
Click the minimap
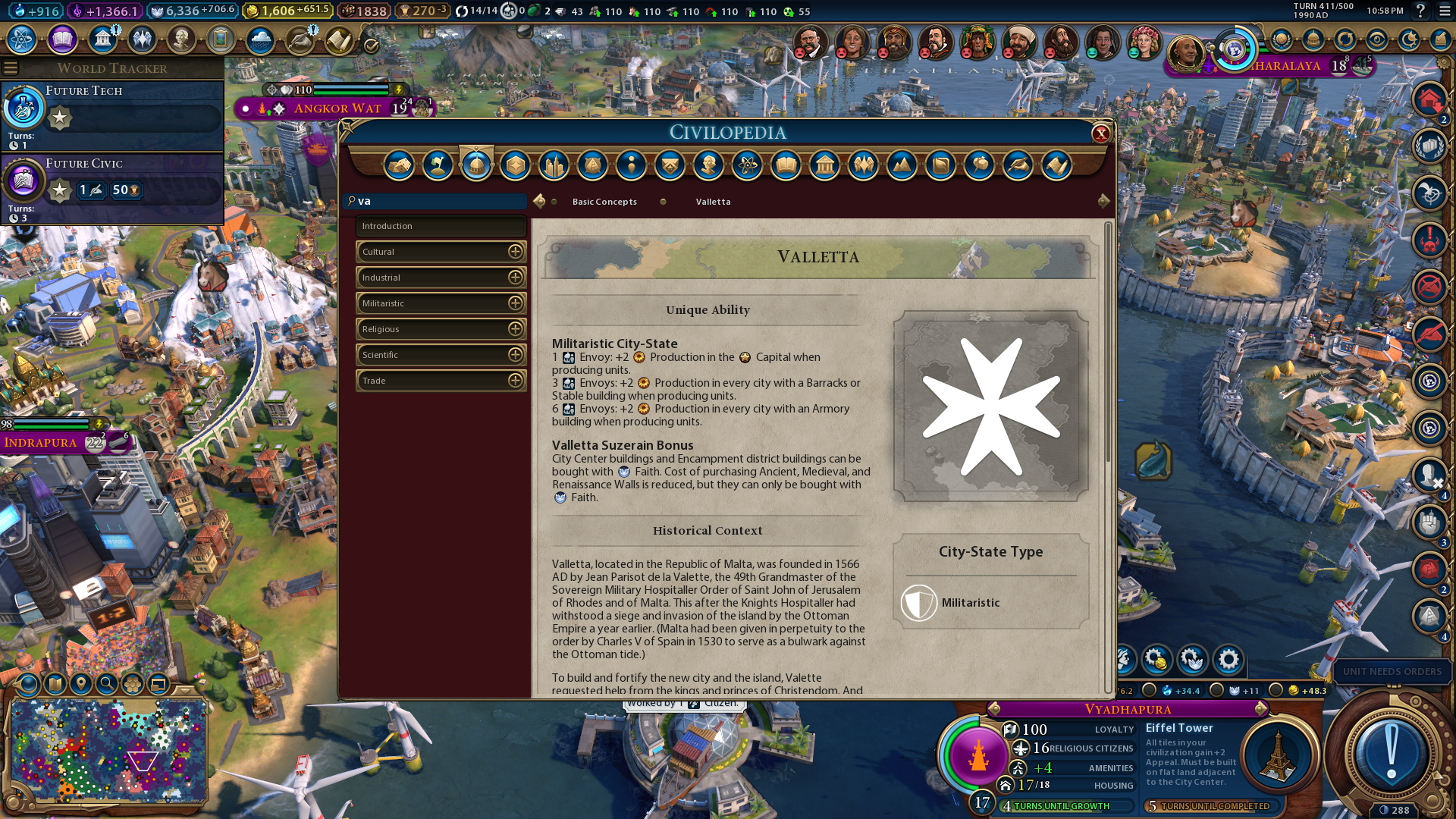click(108, 751)
